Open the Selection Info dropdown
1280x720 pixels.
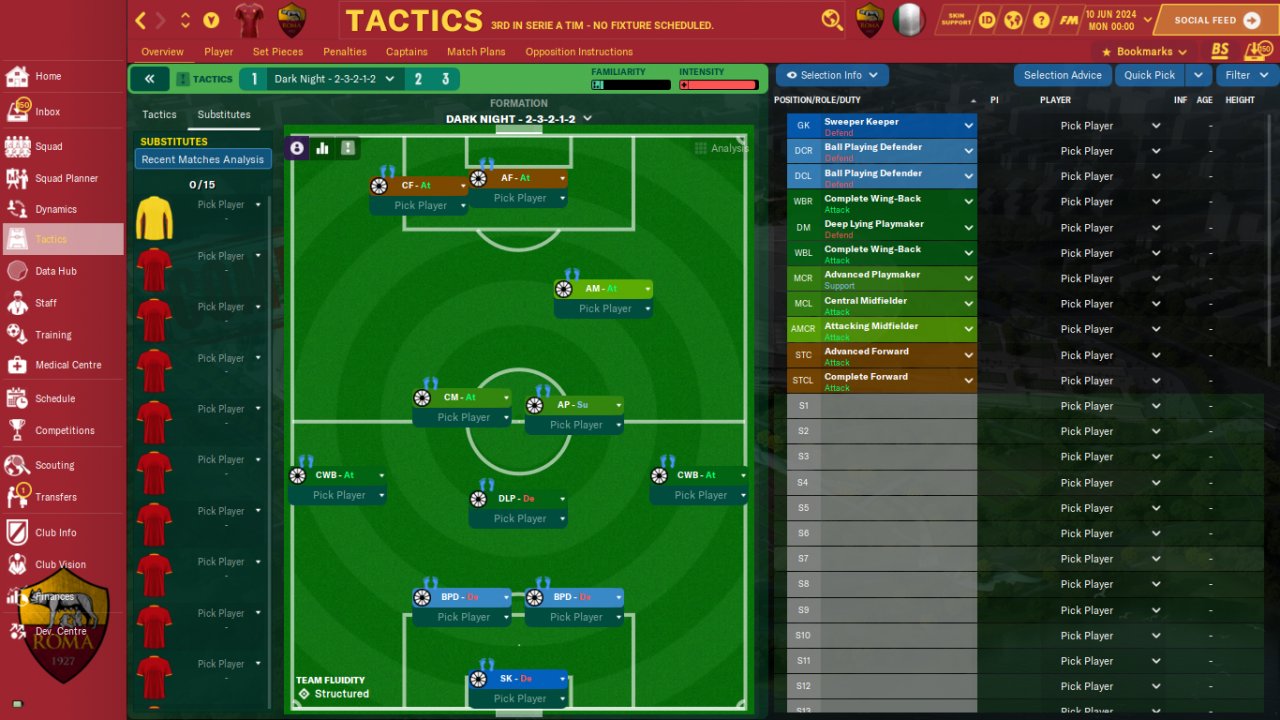pyautogui.click(x=832, y=75)
